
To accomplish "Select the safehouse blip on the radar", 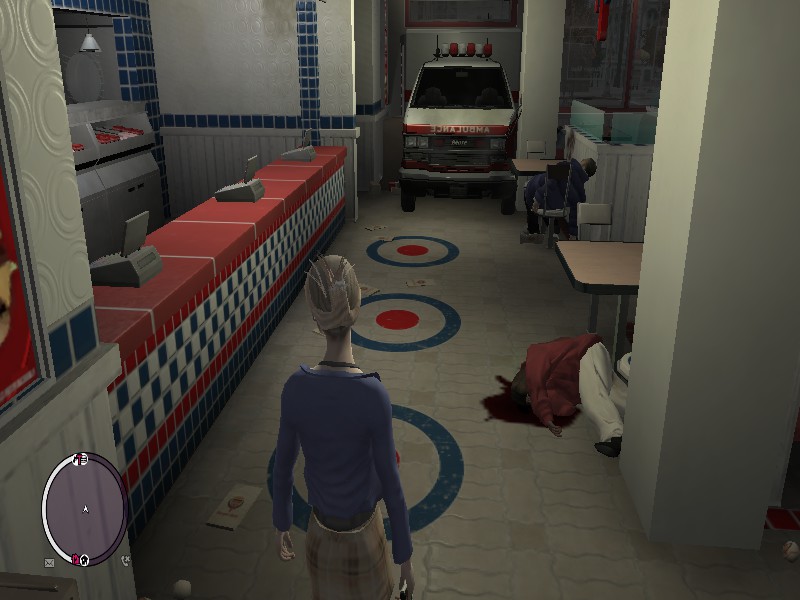I will click(82, 558).
